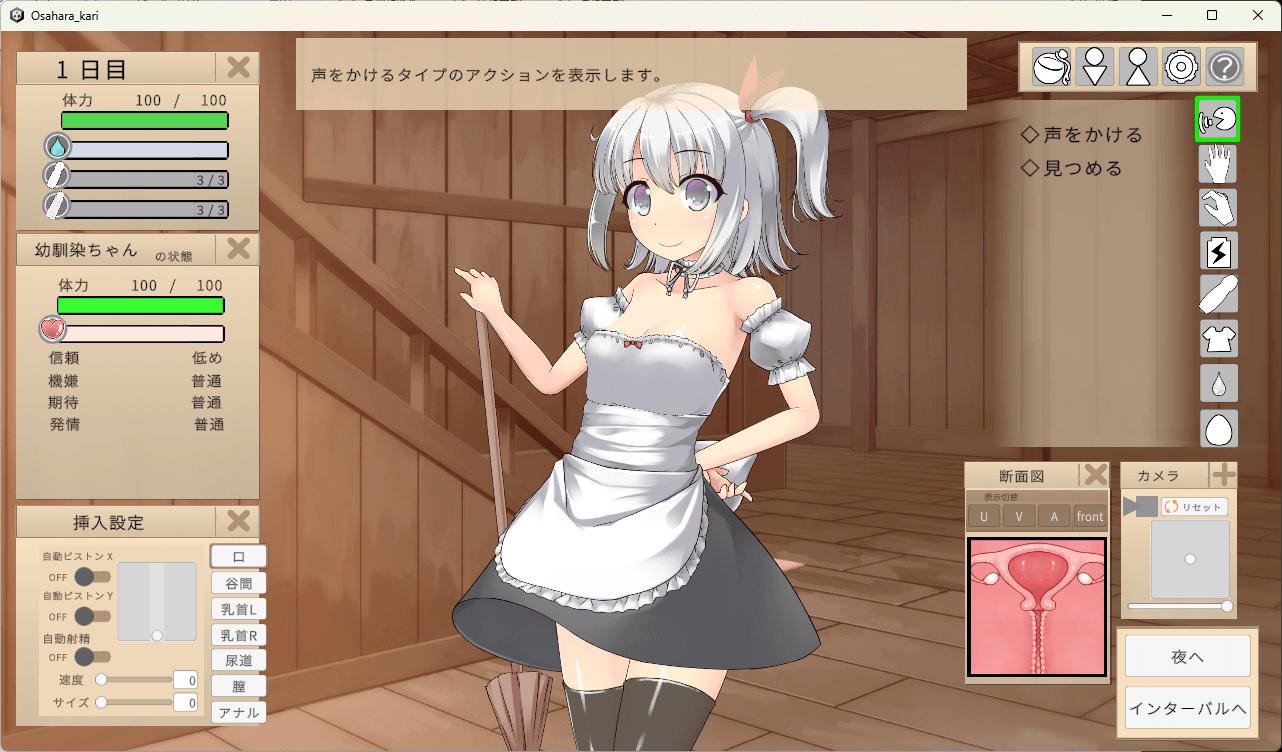Click リセット in the camera panel
1282x752 pixels.
pos(1193,506)
